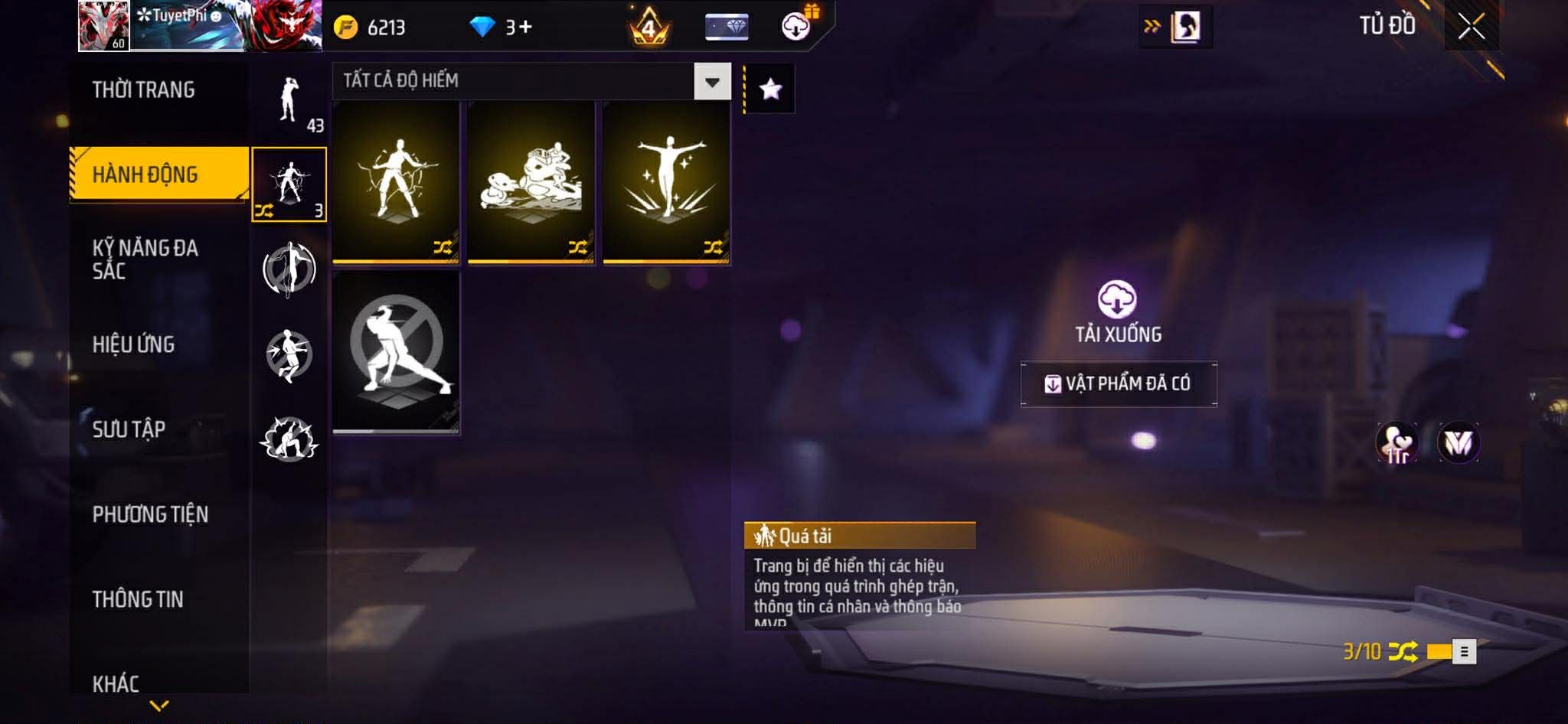Select the Khác category

(x=116, y=683)
